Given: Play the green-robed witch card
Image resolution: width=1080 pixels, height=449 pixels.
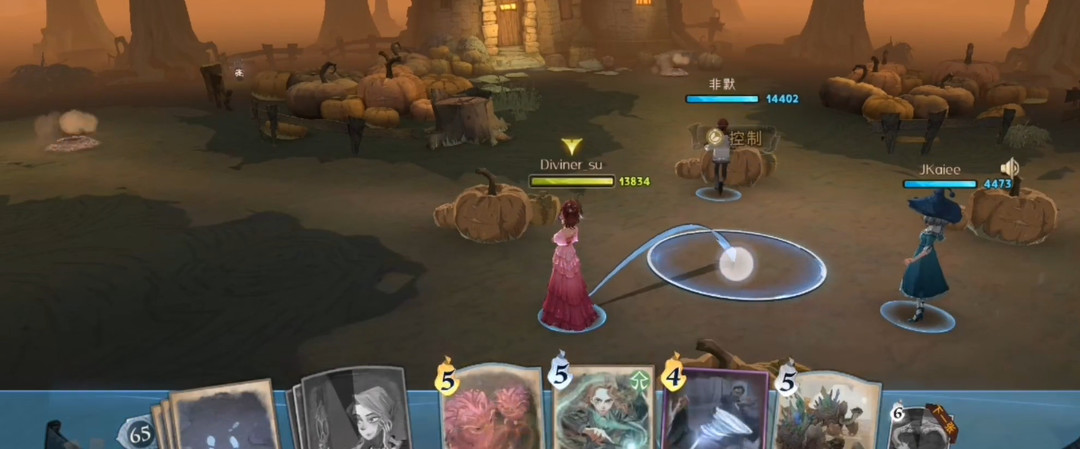Looking at the screenshot, I should (606, 410).
